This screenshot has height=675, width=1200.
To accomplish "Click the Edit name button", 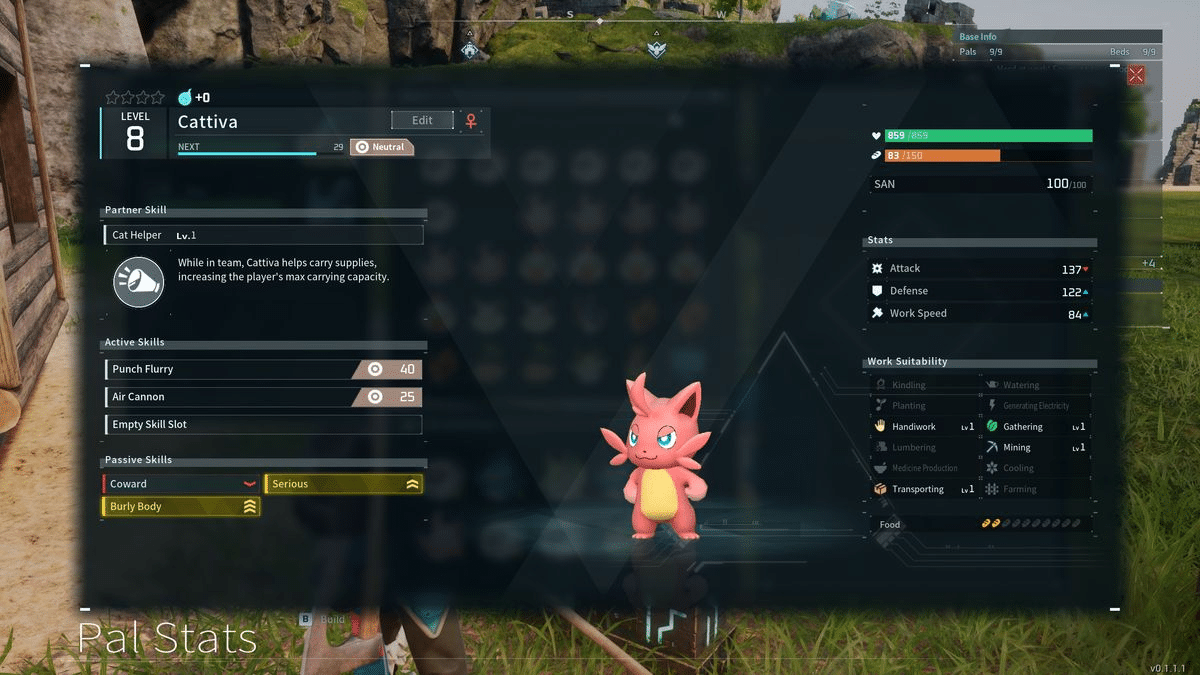I will click(422, 120).
